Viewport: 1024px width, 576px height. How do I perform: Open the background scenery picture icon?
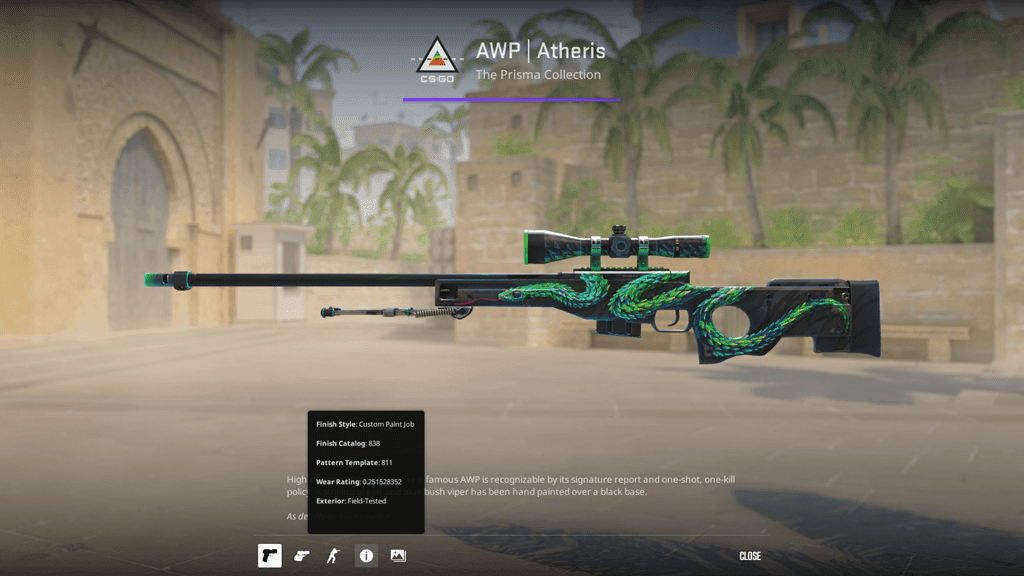pyautogui.click(x=398, y=556)
